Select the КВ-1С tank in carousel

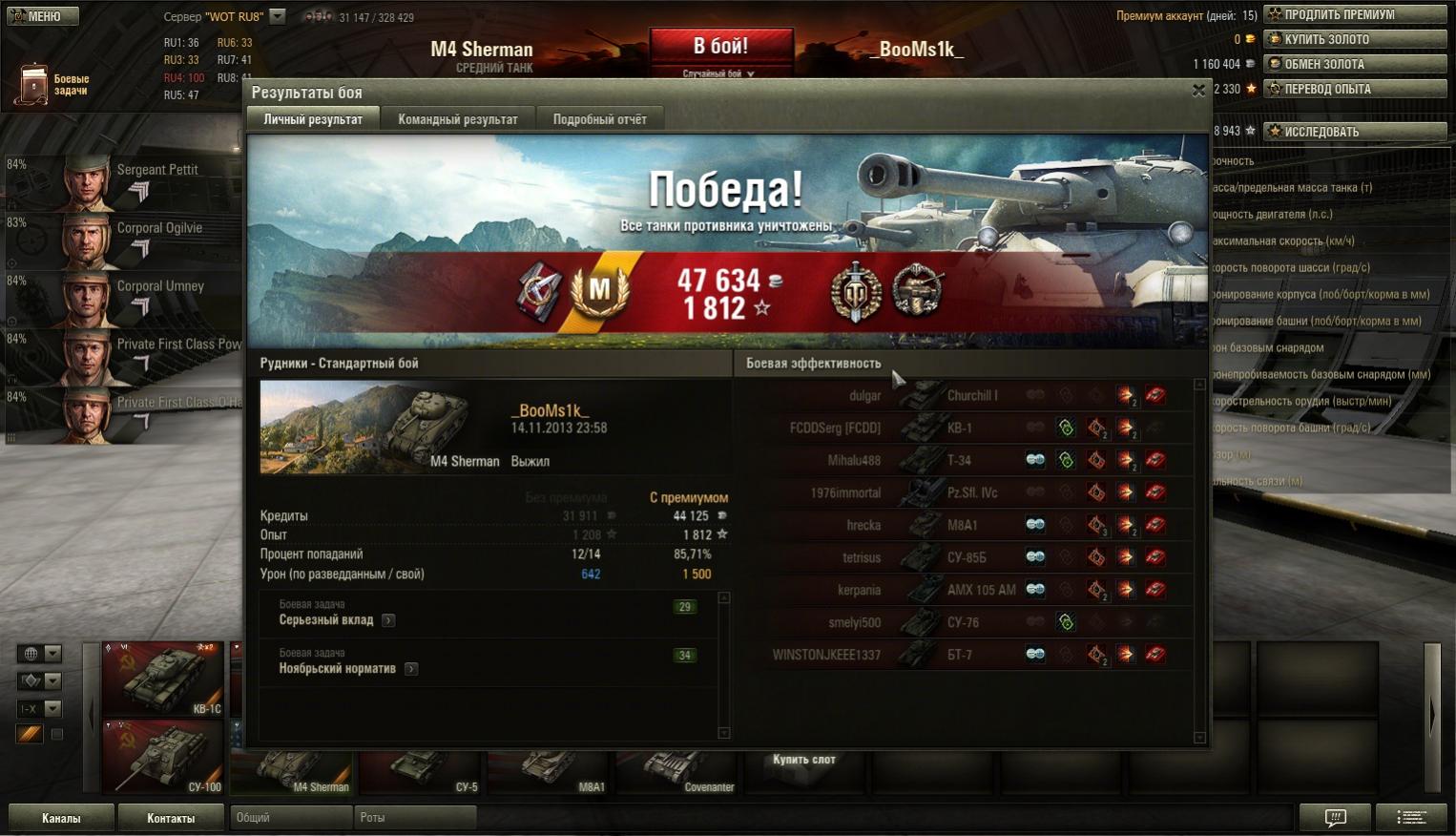point(162,679)
